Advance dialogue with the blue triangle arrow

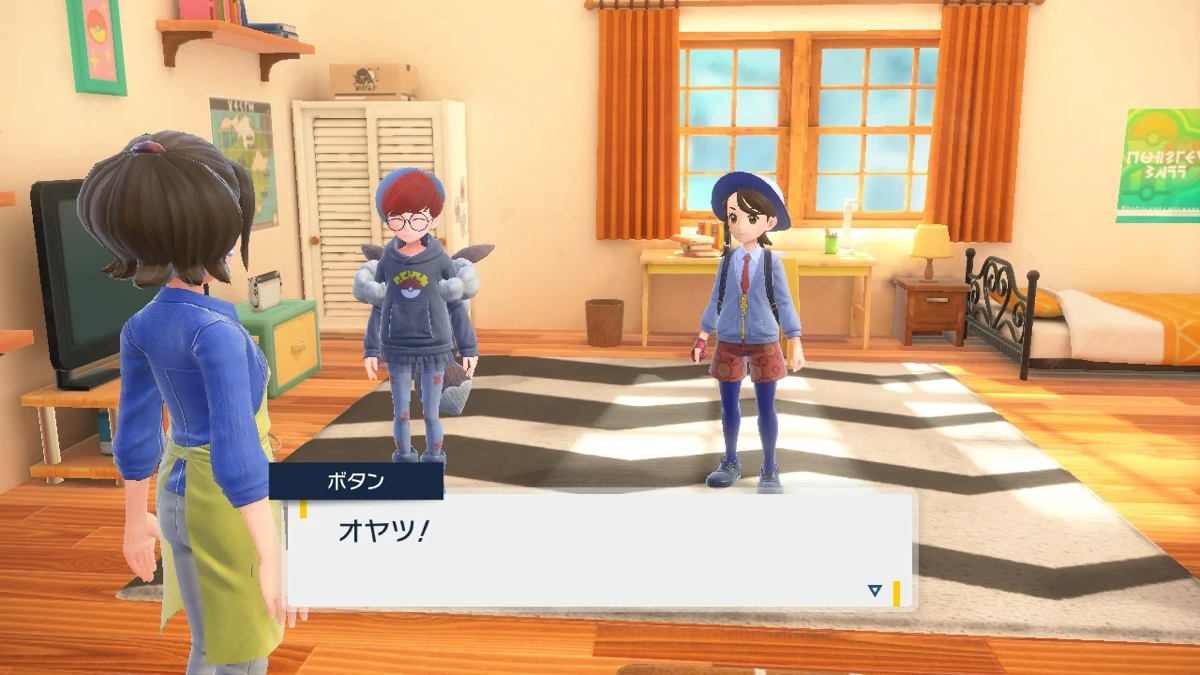click(x=875, y=591)
